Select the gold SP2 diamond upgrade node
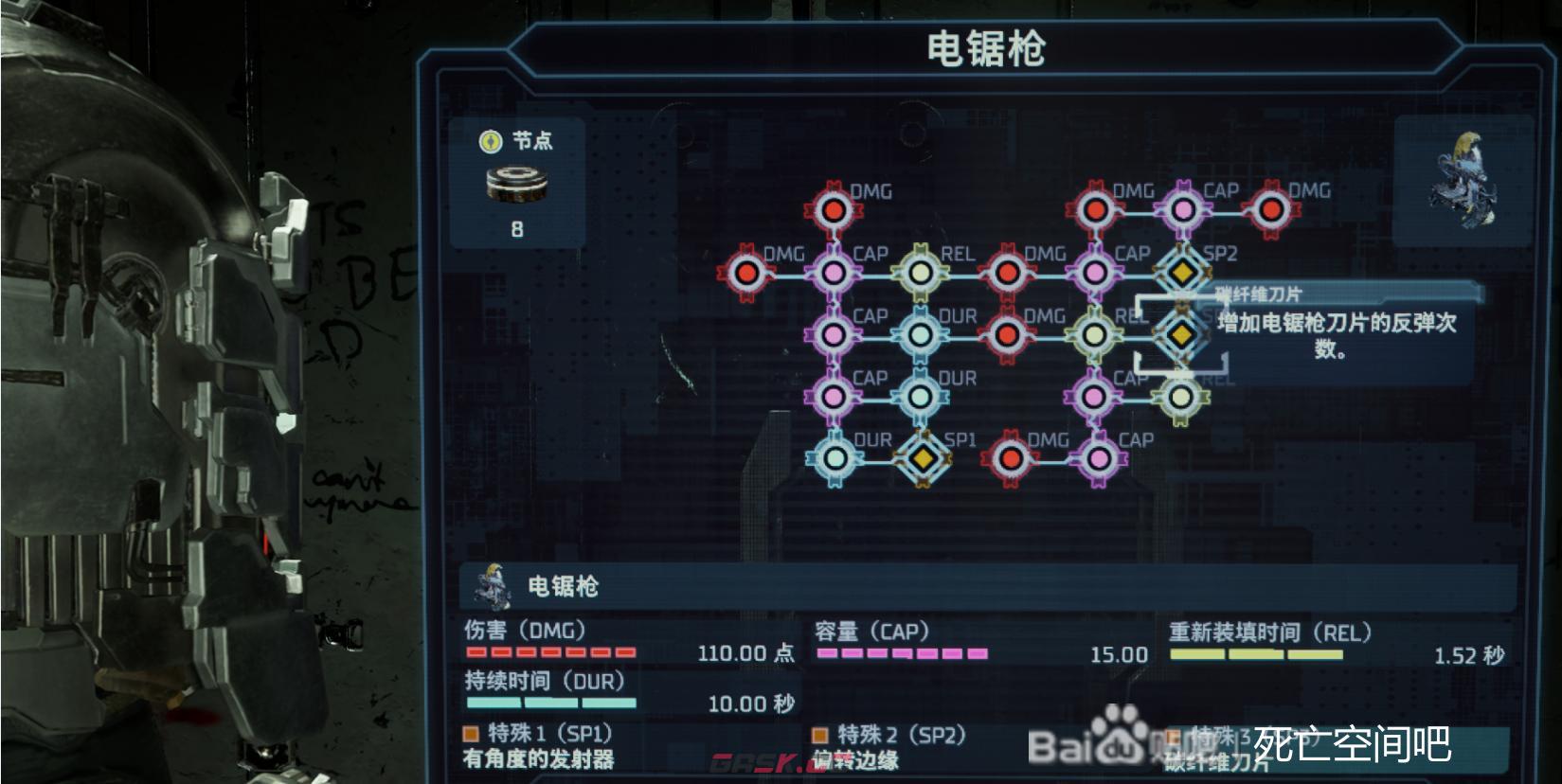Screen dimensions: 1562x784 [x=1180, y=272]
